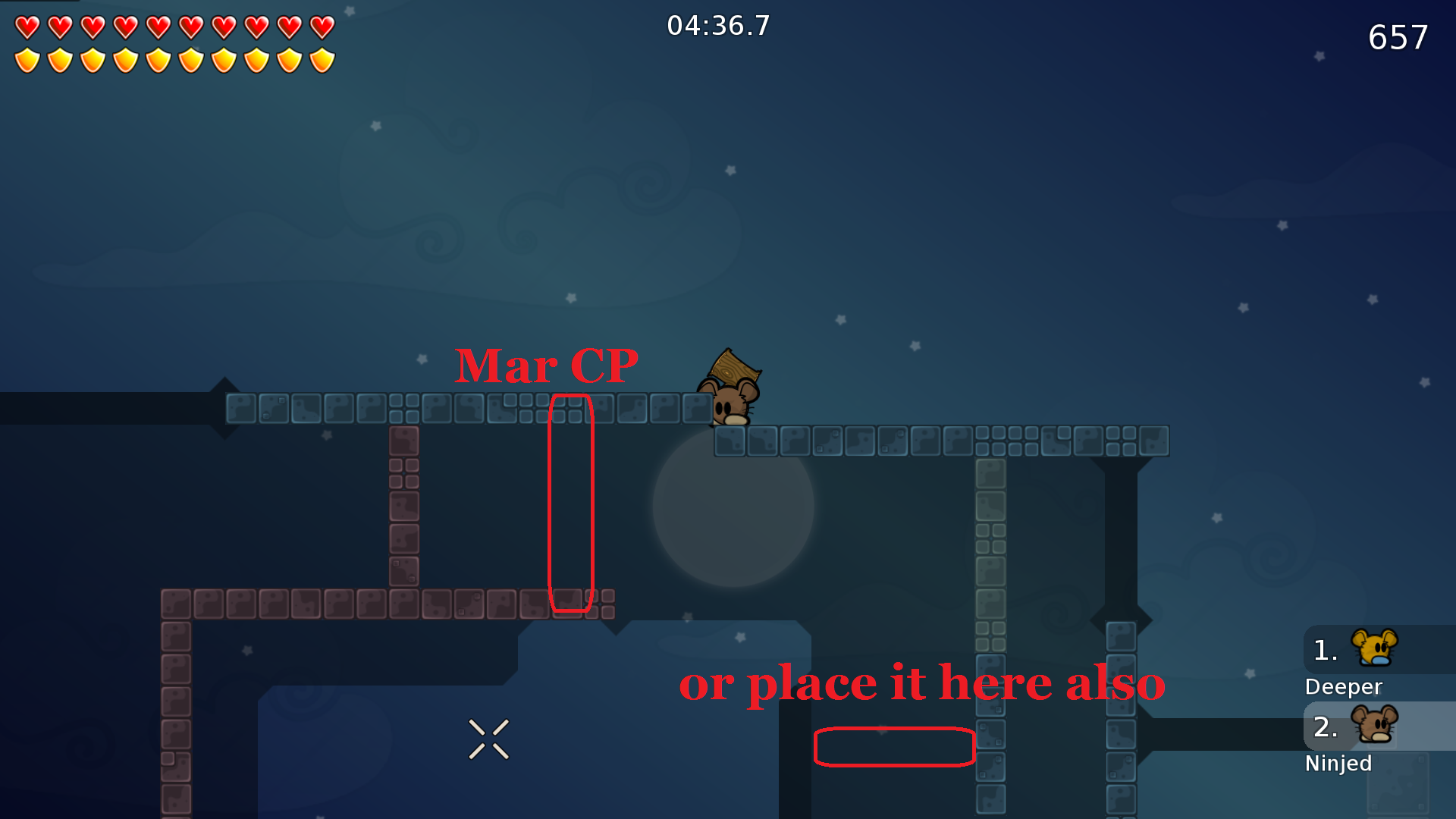The height and width of the screenshot is (819, 1456).
Task: Select the 'Ninjed' name on the scoreboard
Action: point(1338,764)
